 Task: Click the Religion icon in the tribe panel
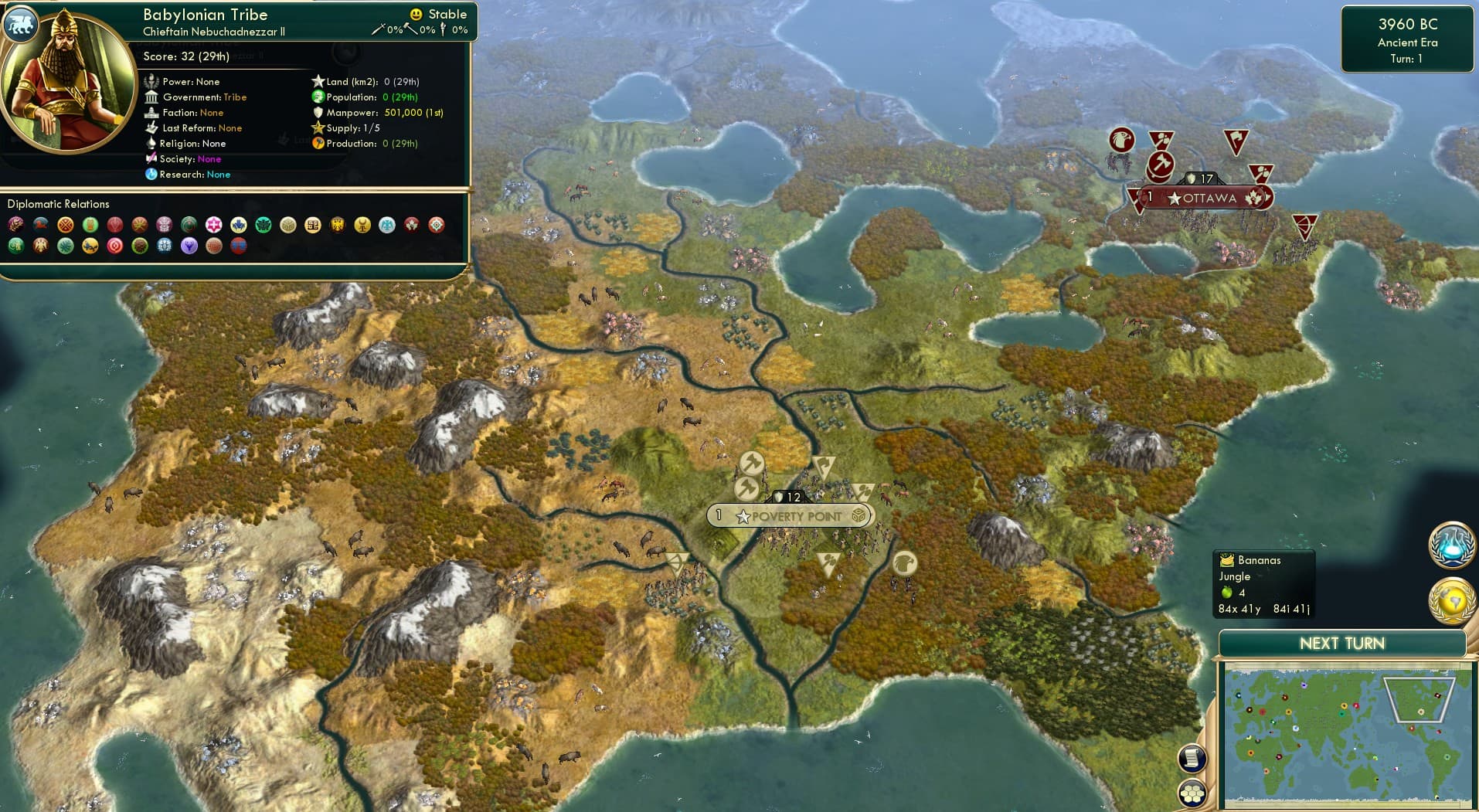(x=153, y=144)
